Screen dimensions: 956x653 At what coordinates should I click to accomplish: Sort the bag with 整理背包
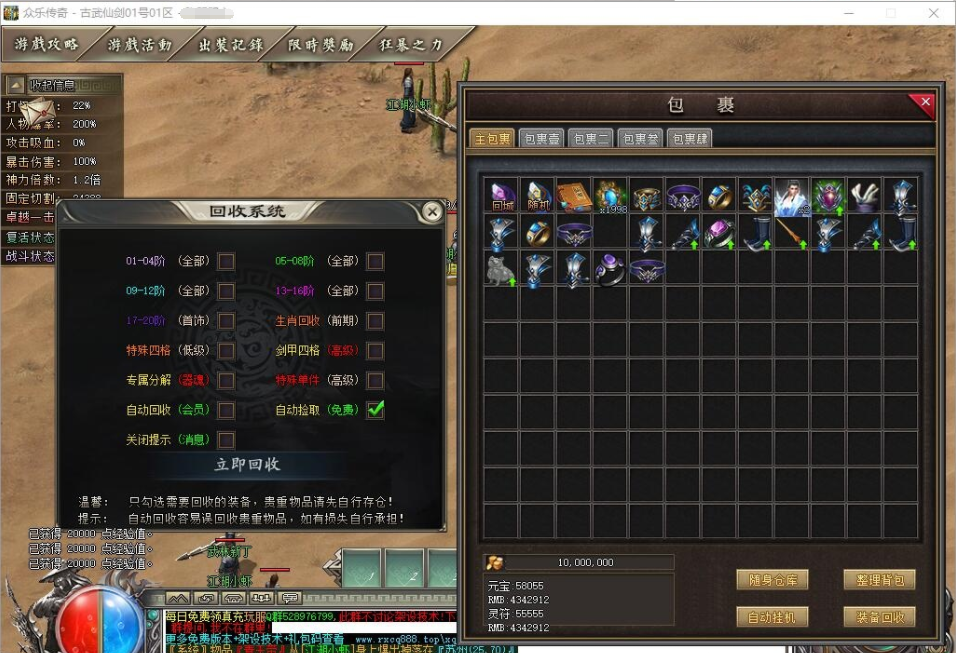coord(879,580)
